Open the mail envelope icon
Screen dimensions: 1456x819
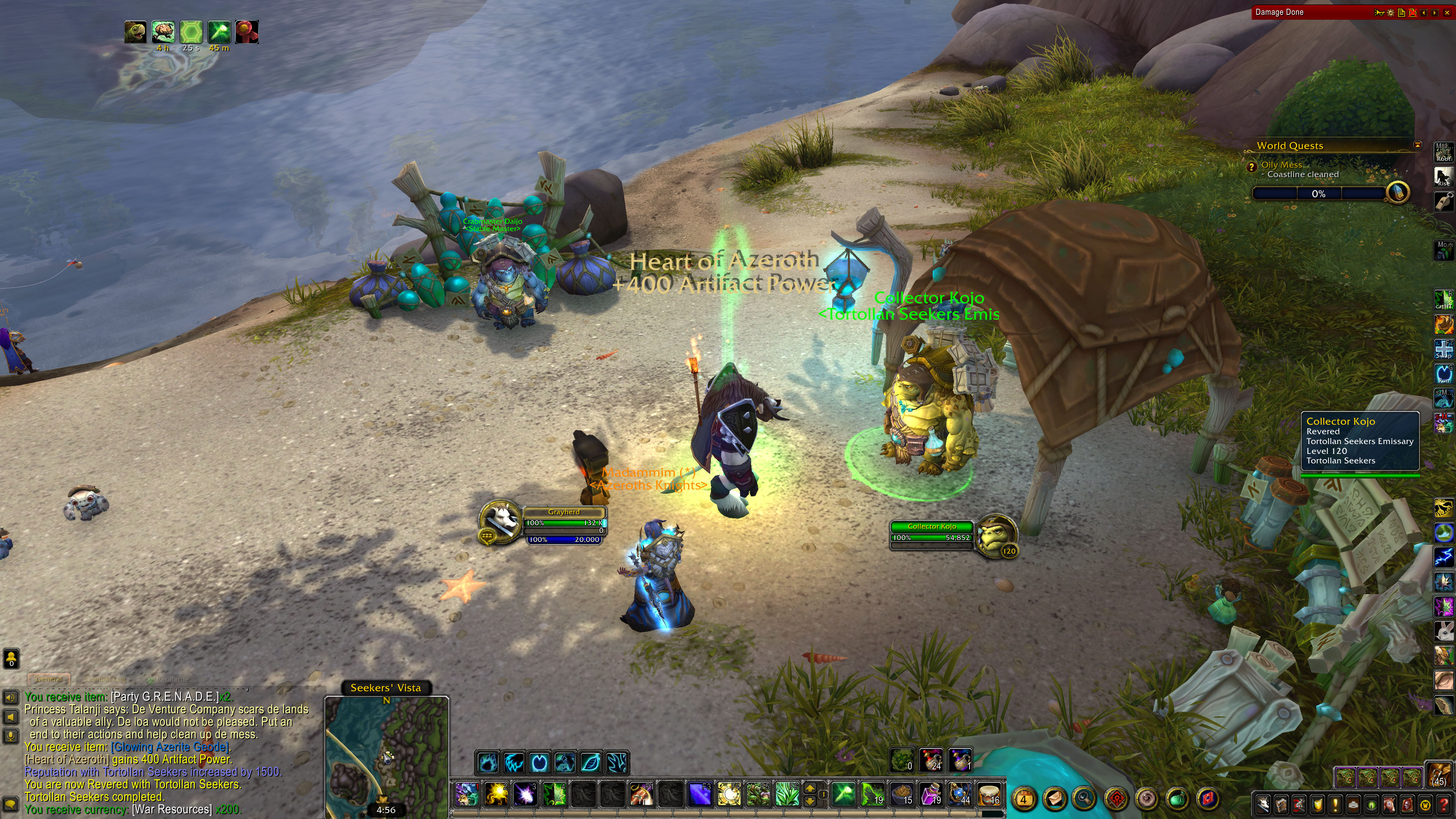(1055, 799)
